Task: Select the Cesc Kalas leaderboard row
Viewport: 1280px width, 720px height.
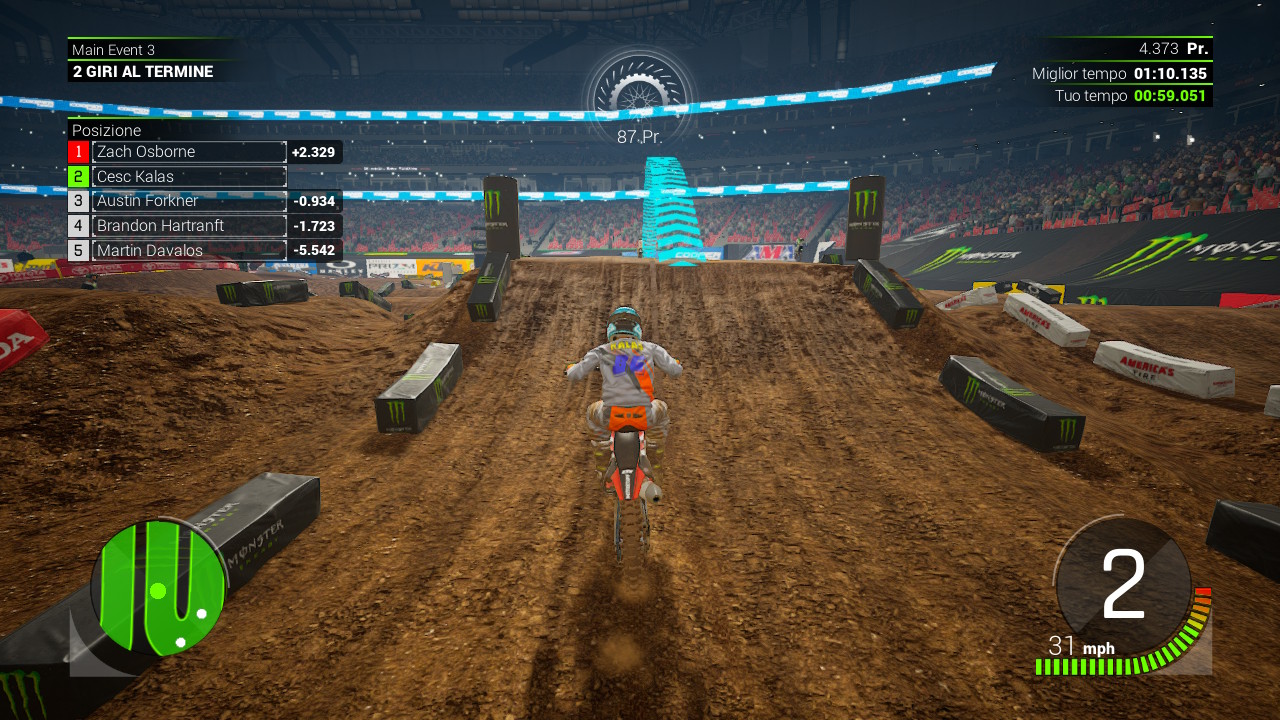Action: tap(189, 177)
